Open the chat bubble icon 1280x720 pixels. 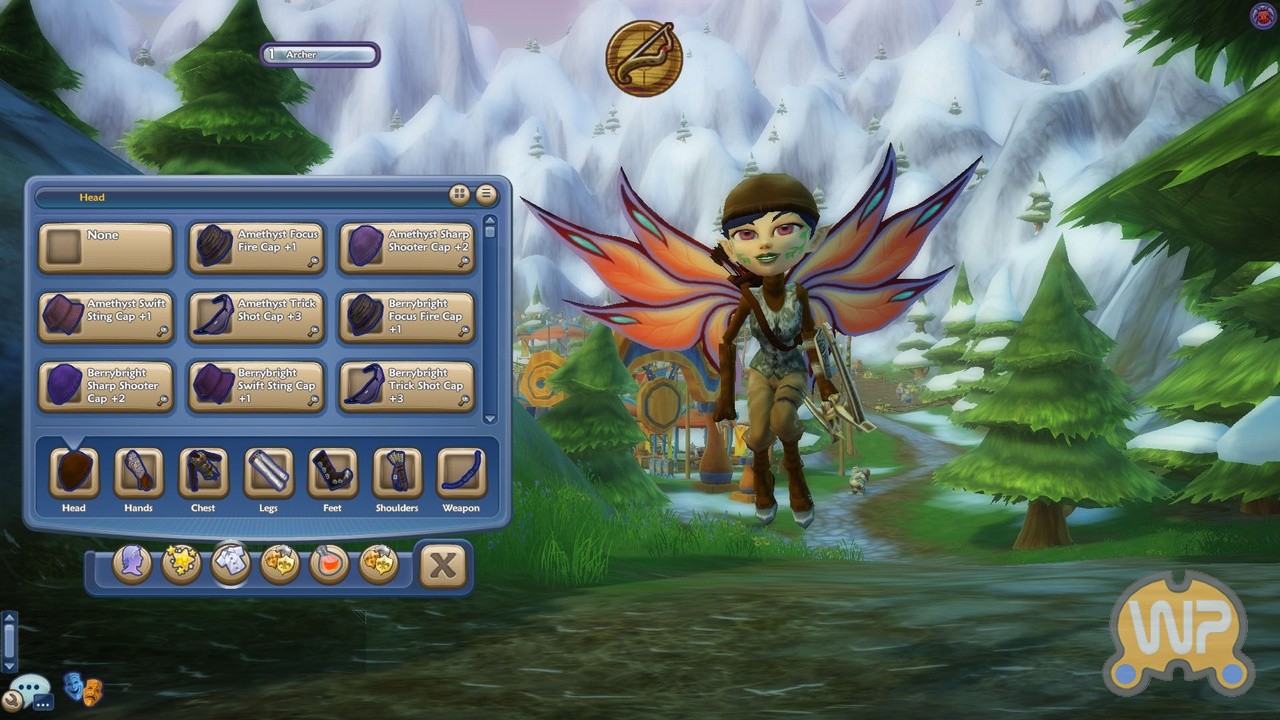click(30, 689)
